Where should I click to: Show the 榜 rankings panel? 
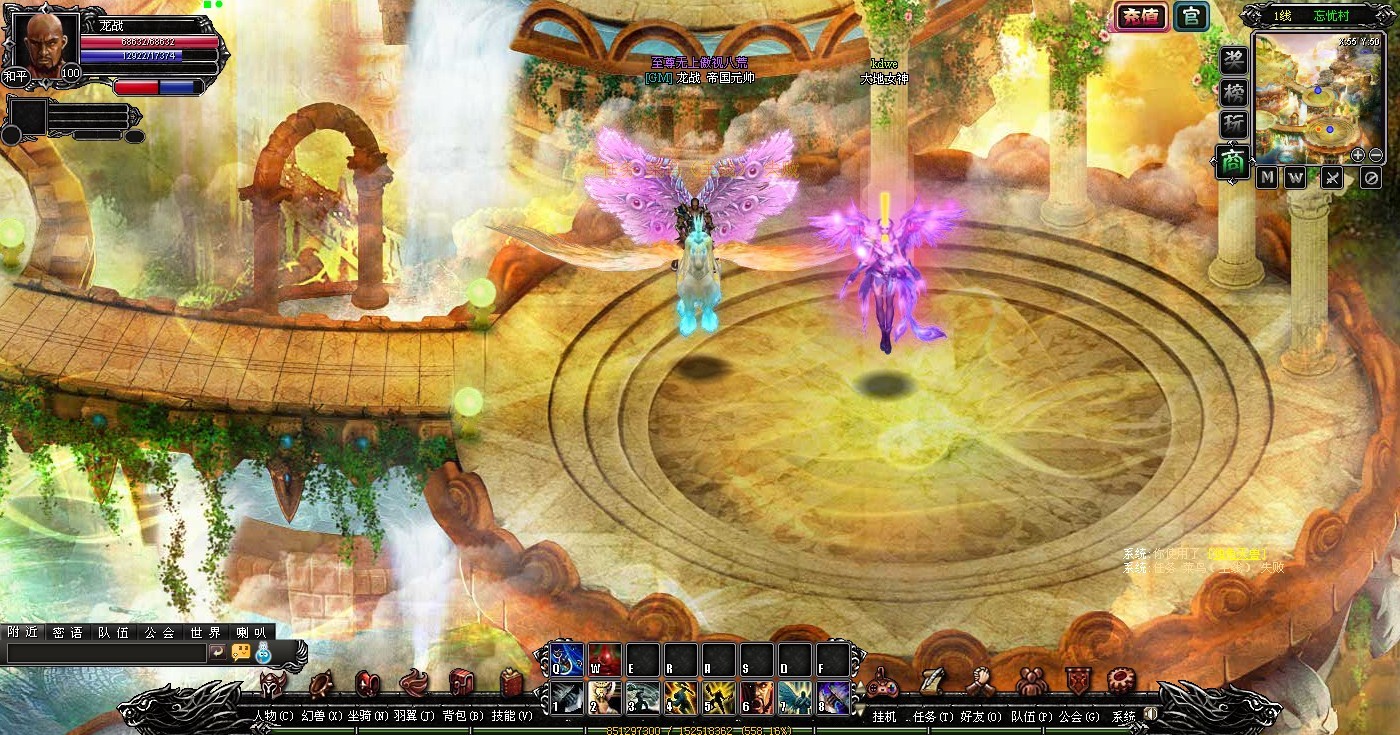click(x=1233, y=93)
